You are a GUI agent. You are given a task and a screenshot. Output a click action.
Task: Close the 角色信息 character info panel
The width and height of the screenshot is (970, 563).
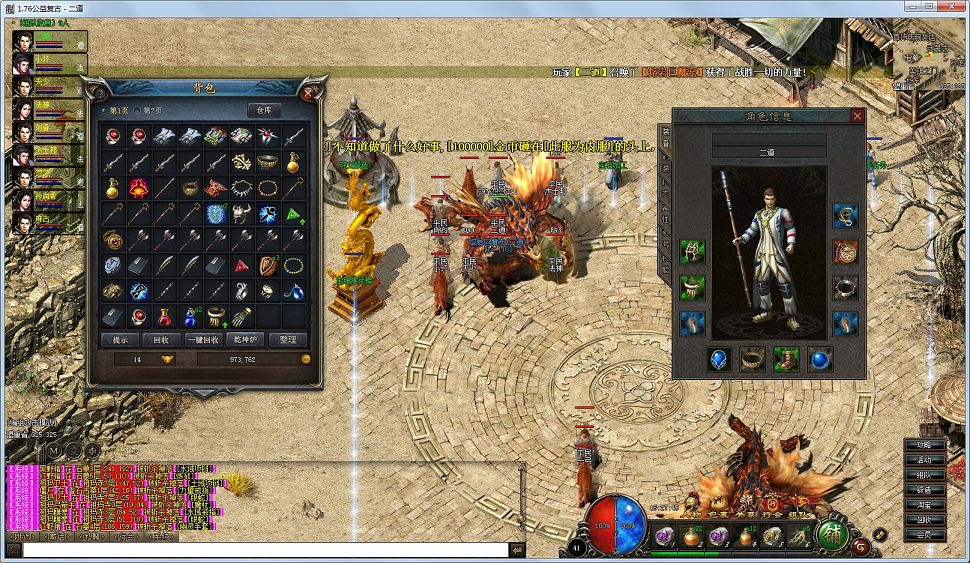[x=857, y=116]
